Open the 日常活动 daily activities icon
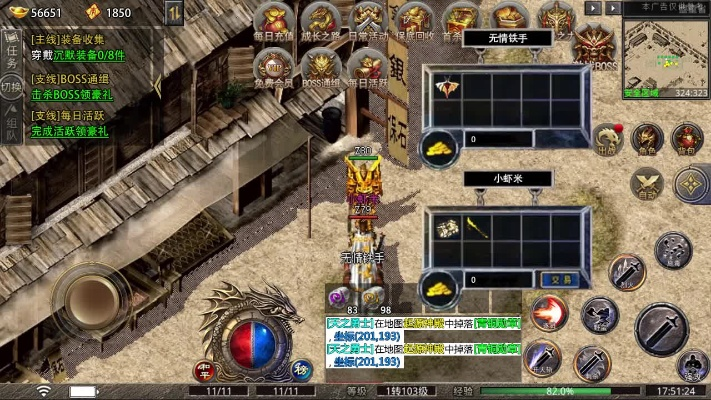 point(366,20)
